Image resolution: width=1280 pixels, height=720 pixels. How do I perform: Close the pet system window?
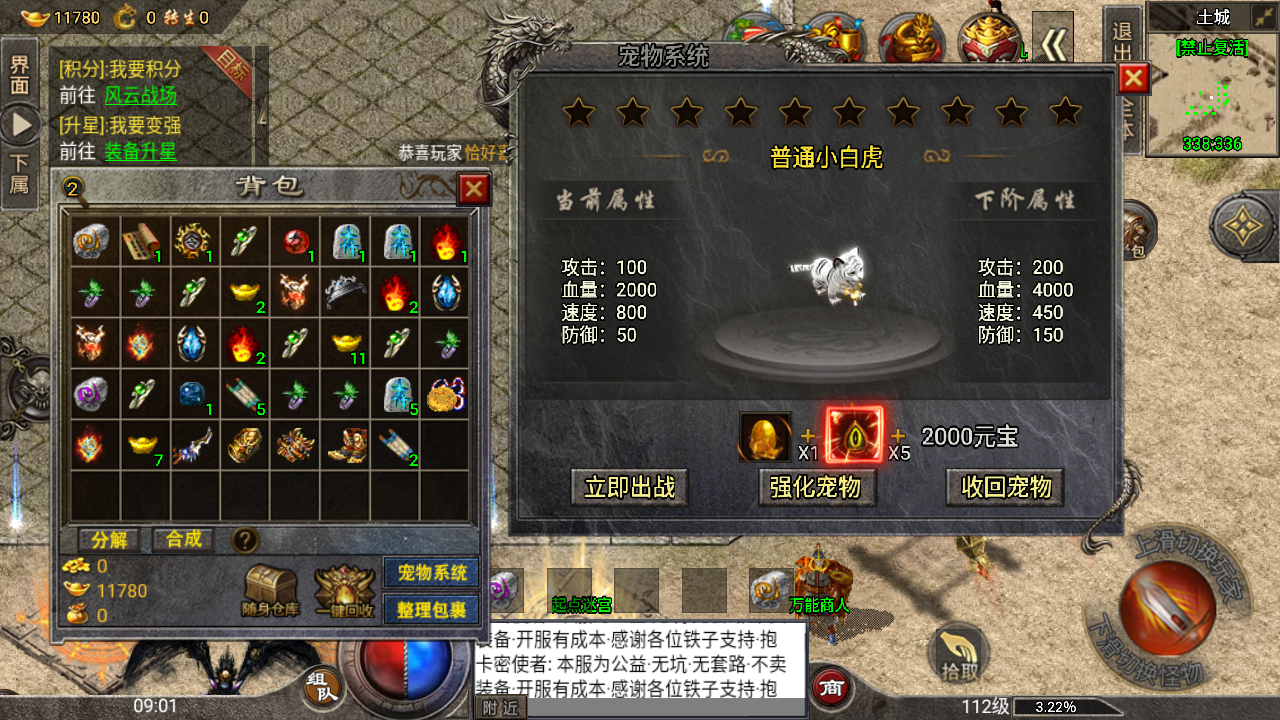click(x=1133, y=78)
